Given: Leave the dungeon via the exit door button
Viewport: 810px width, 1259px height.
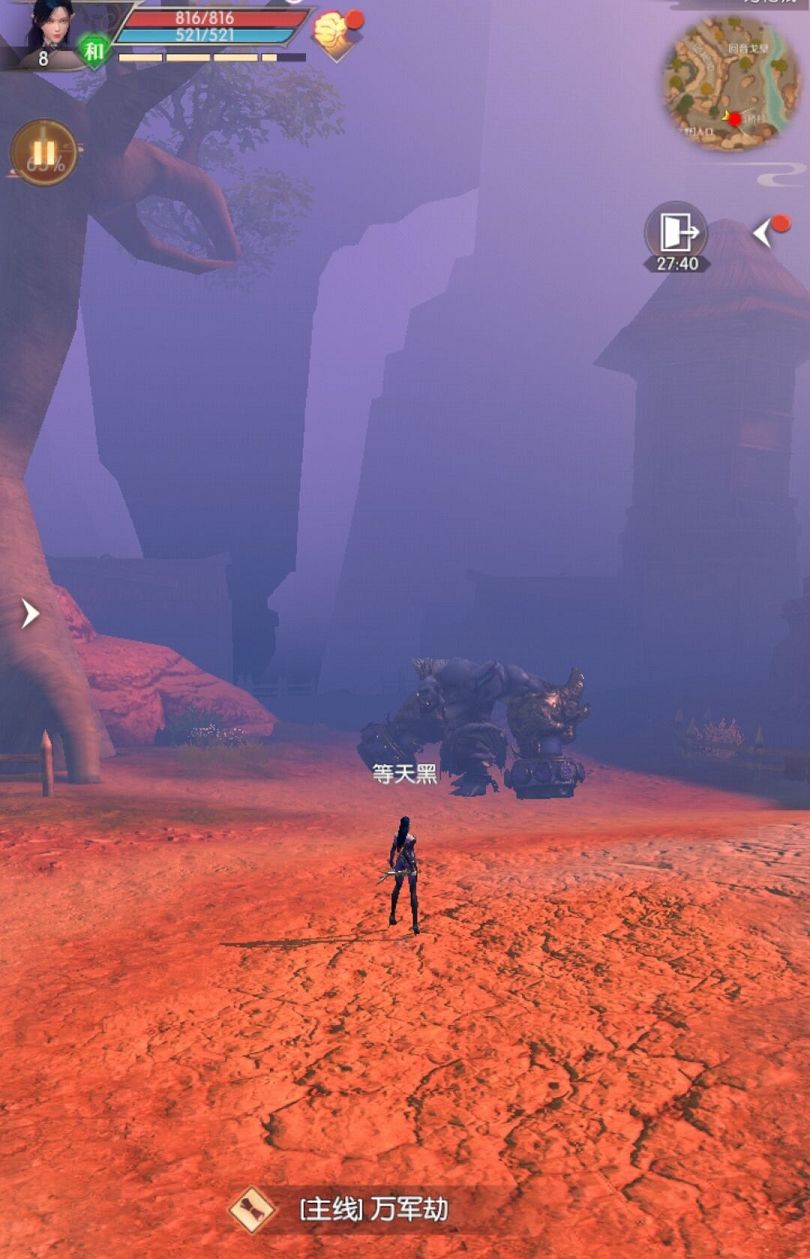Looking at the screenshot, I should [x=676, y=234].
